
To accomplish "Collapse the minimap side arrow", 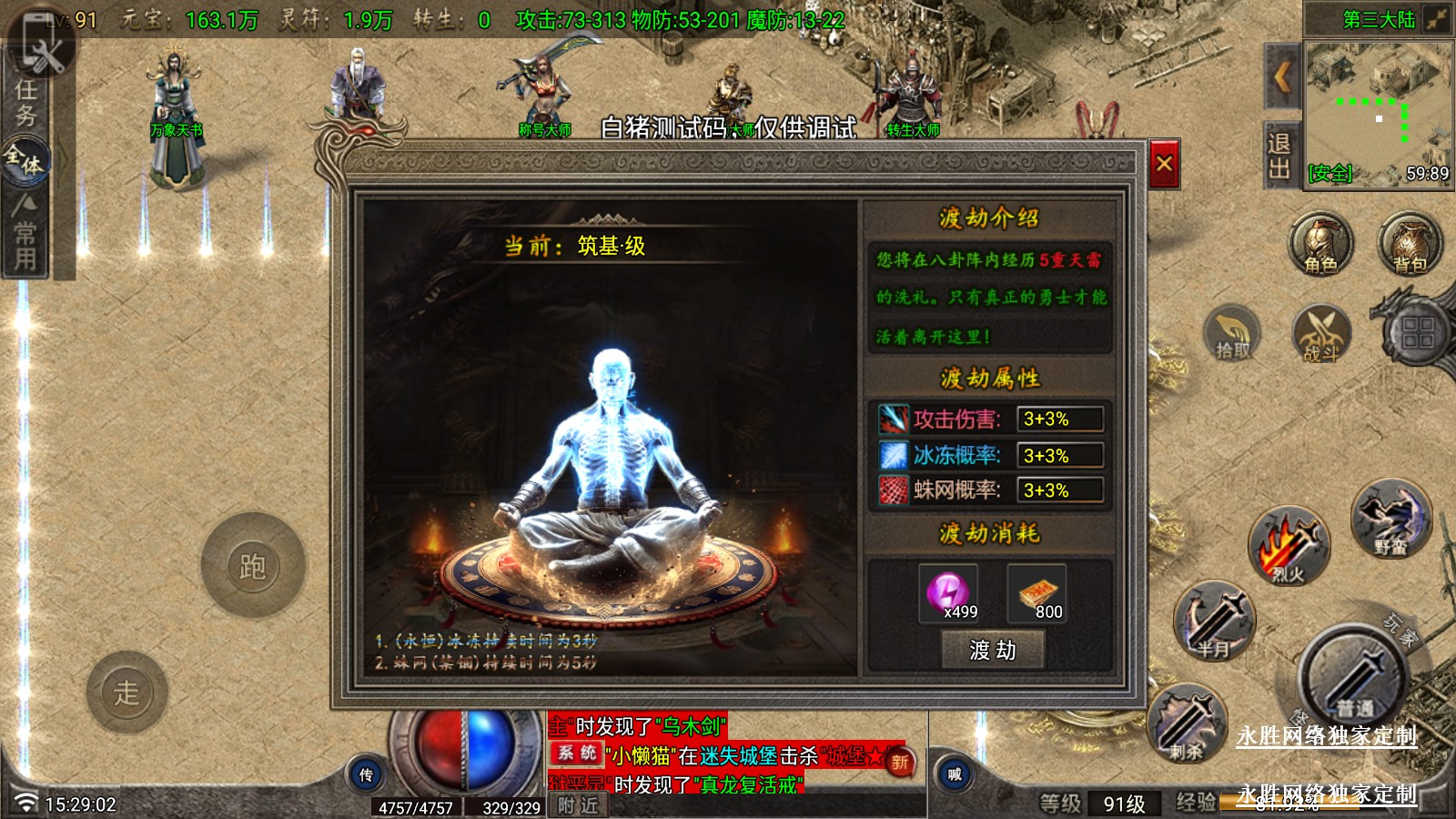I will [1282, 77].
